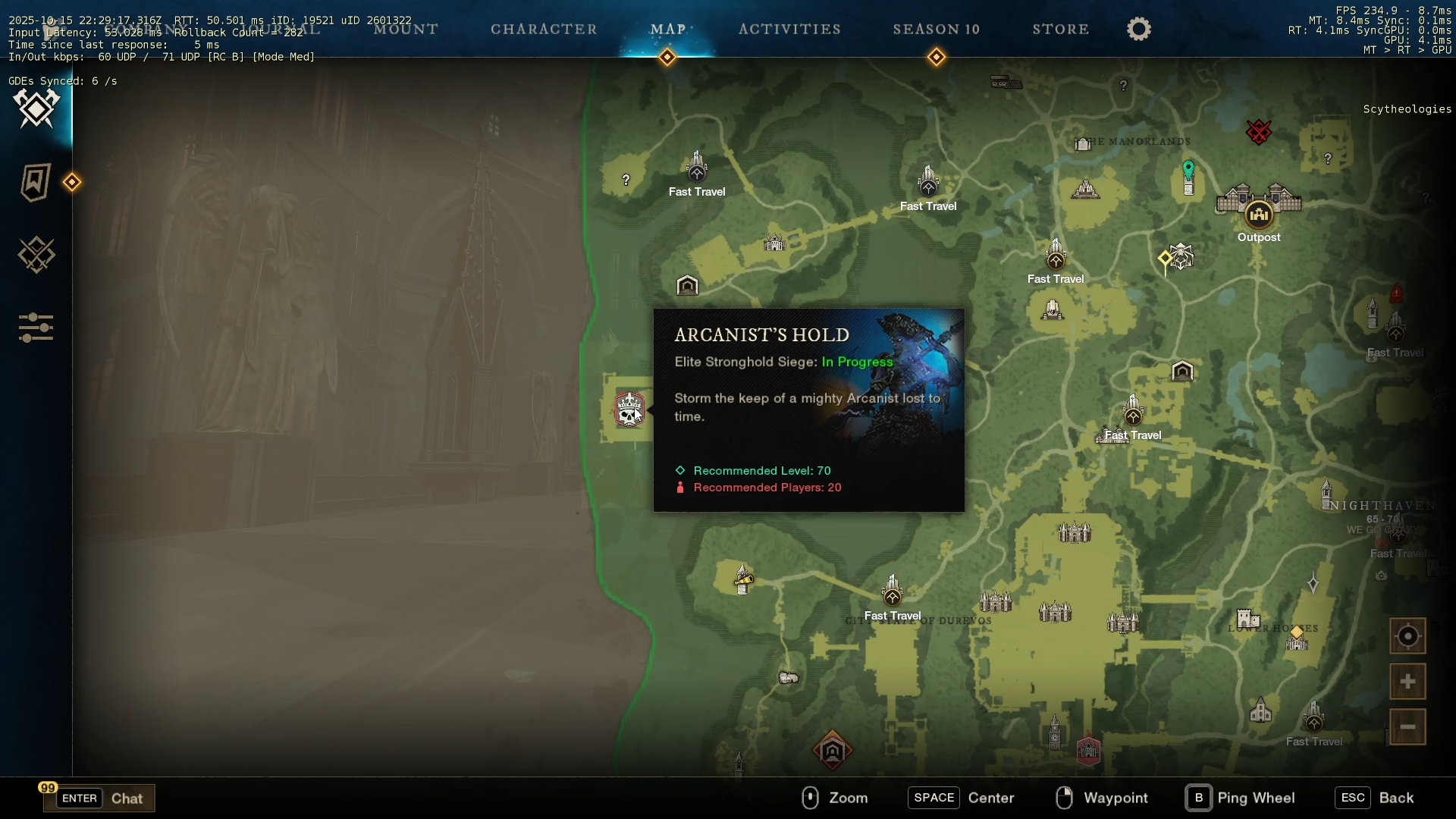Click the Arcanist's Hold skull marker
Screen dimensions: 1456x819
pyautogui.click(x=629, y=410)
